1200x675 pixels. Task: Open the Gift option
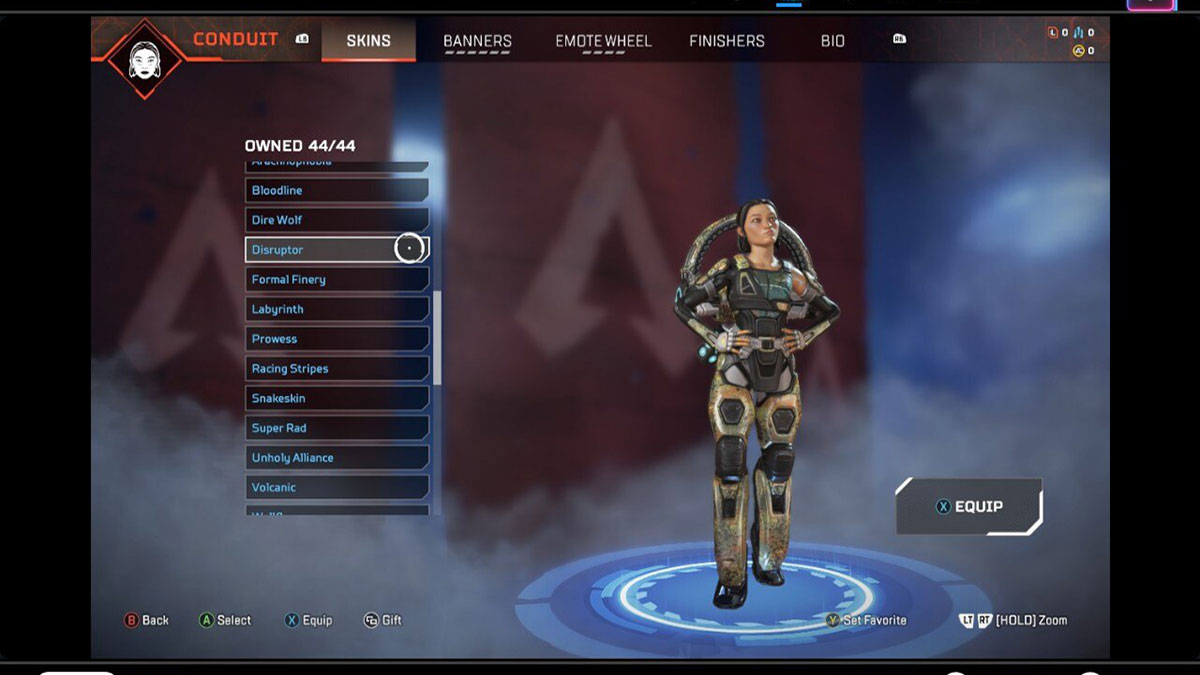click(382, 620)
